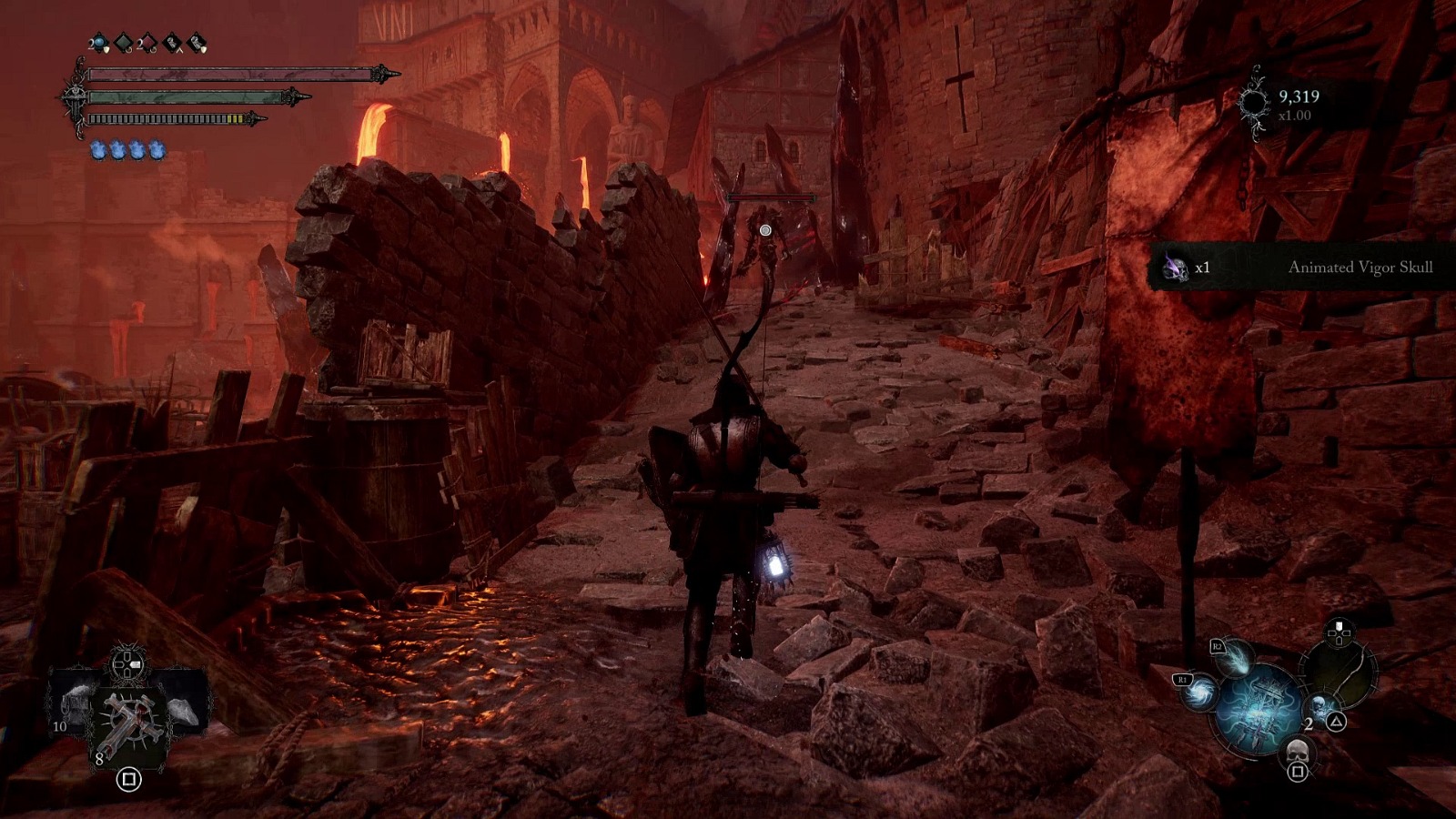Viewport: 1456px width, 819px height.
Task: Select the red ammunition quick slot diamond
Action: pyautogui.click(x=147, y=43)
